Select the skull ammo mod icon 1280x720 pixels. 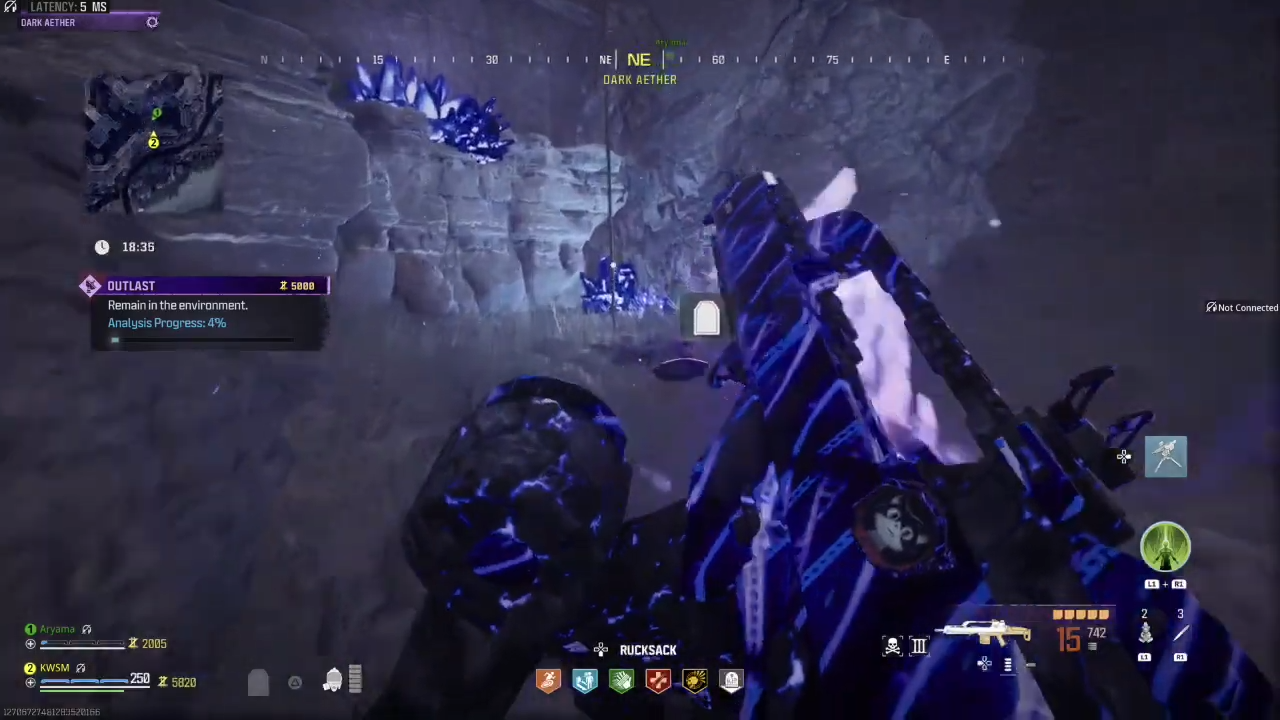(891, 645)
